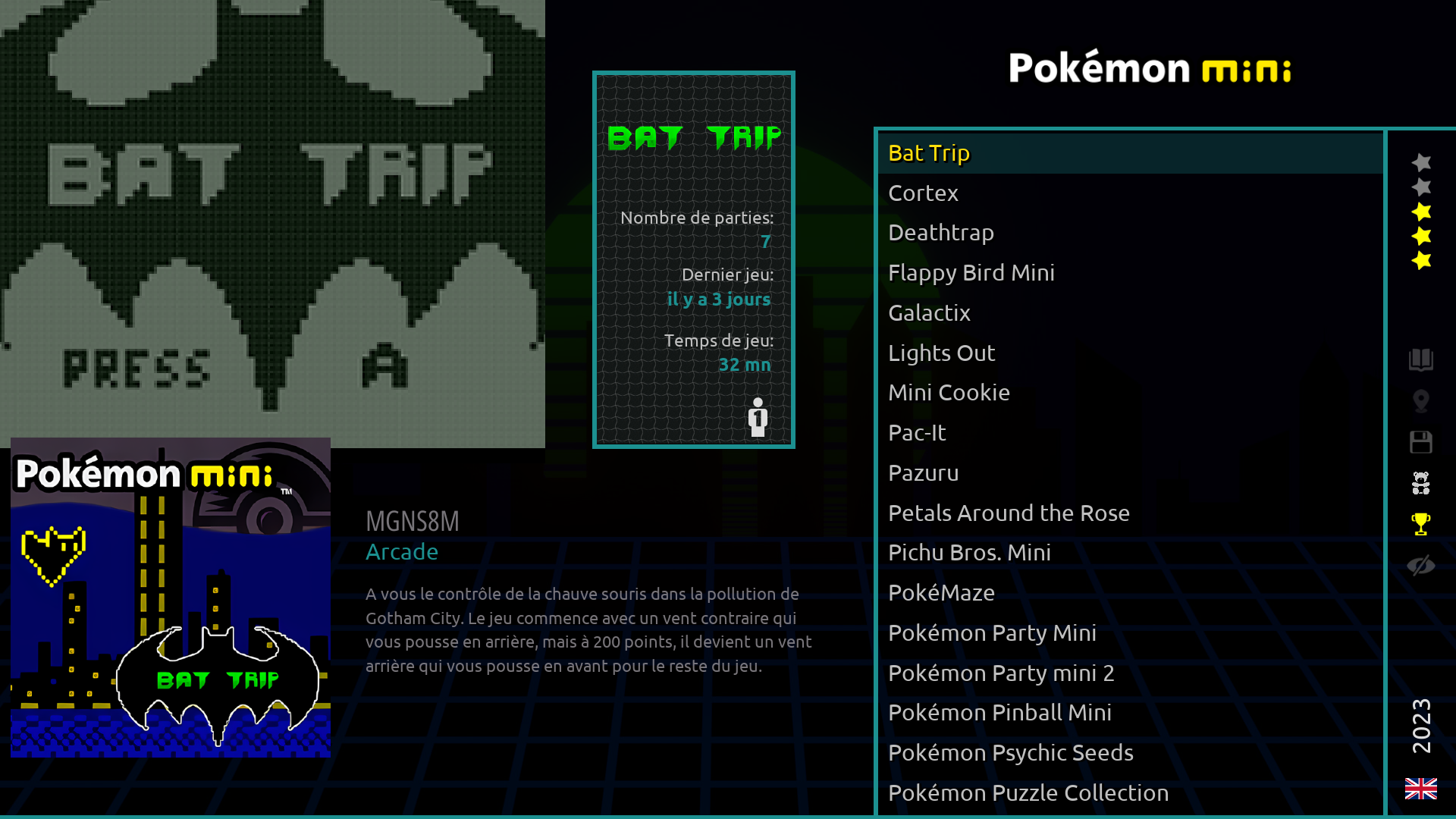The width and height of the screenshot is (1456, 819).
Task: Set rating to three stars
Action: pyautogui.click(x=1421, y=212)
